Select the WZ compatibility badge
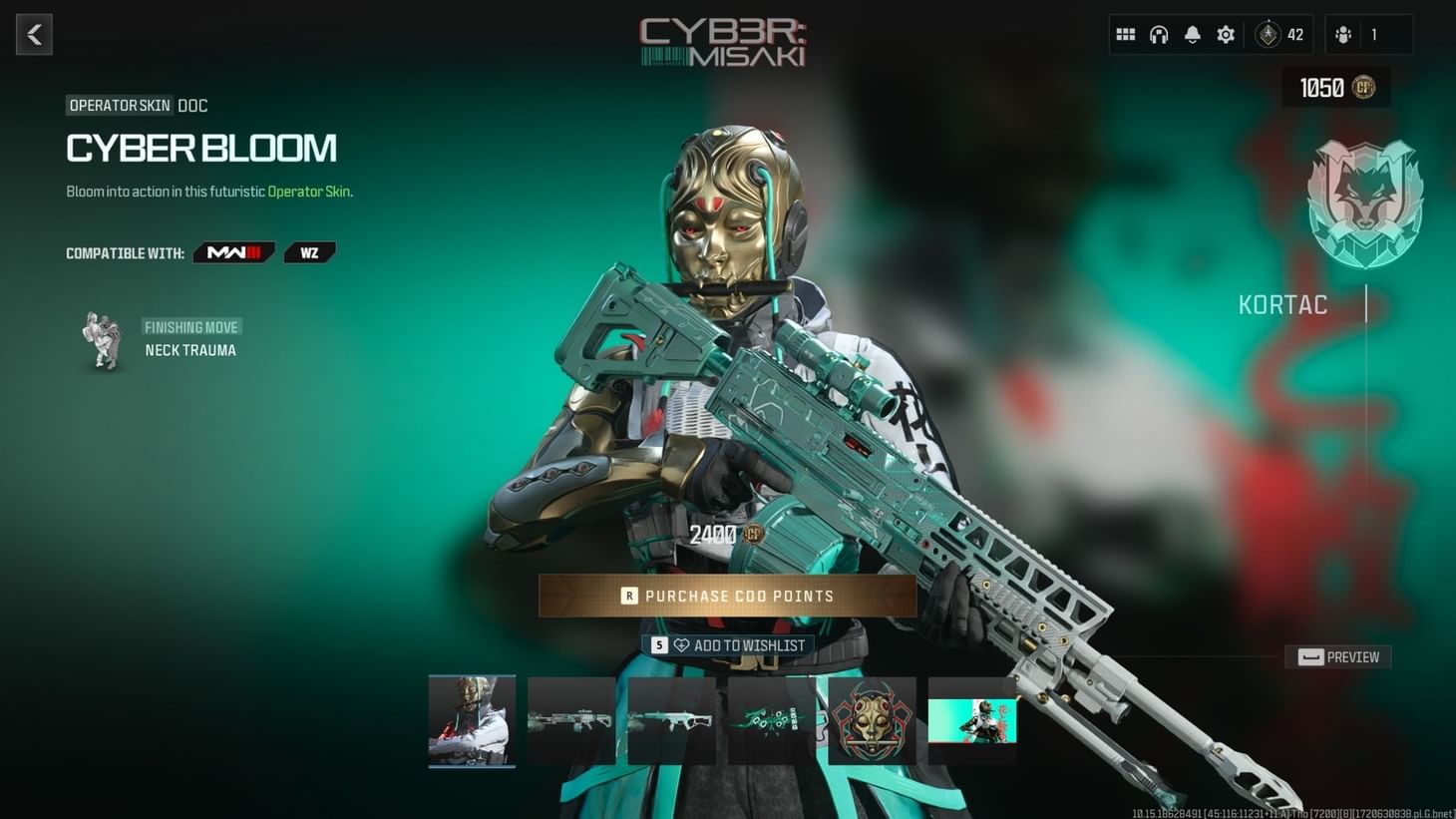Image resolution: width=1456 pixels, height=819 pixels. pos(309,251)
